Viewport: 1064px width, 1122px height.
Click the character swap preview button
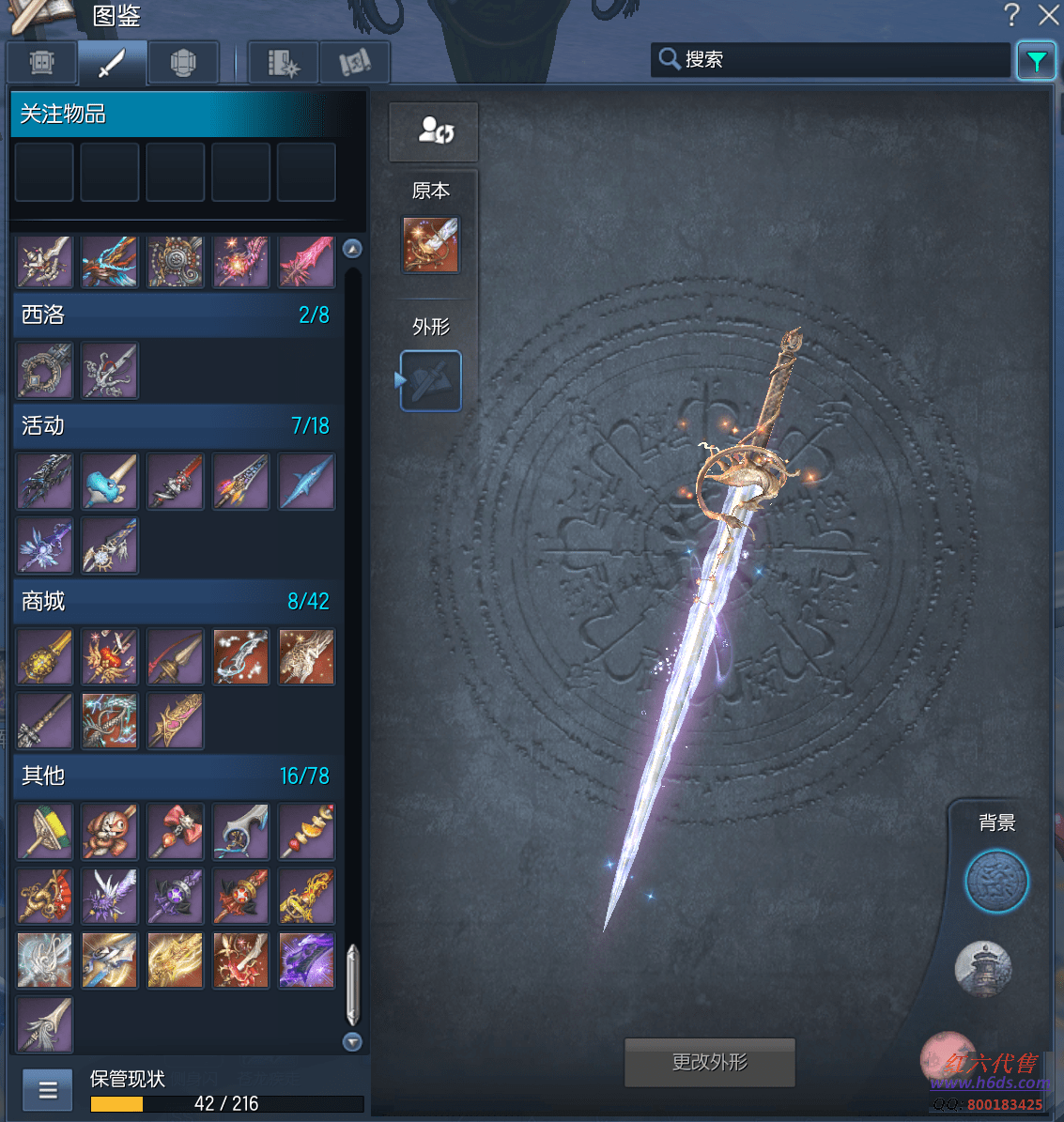point(434,131)
